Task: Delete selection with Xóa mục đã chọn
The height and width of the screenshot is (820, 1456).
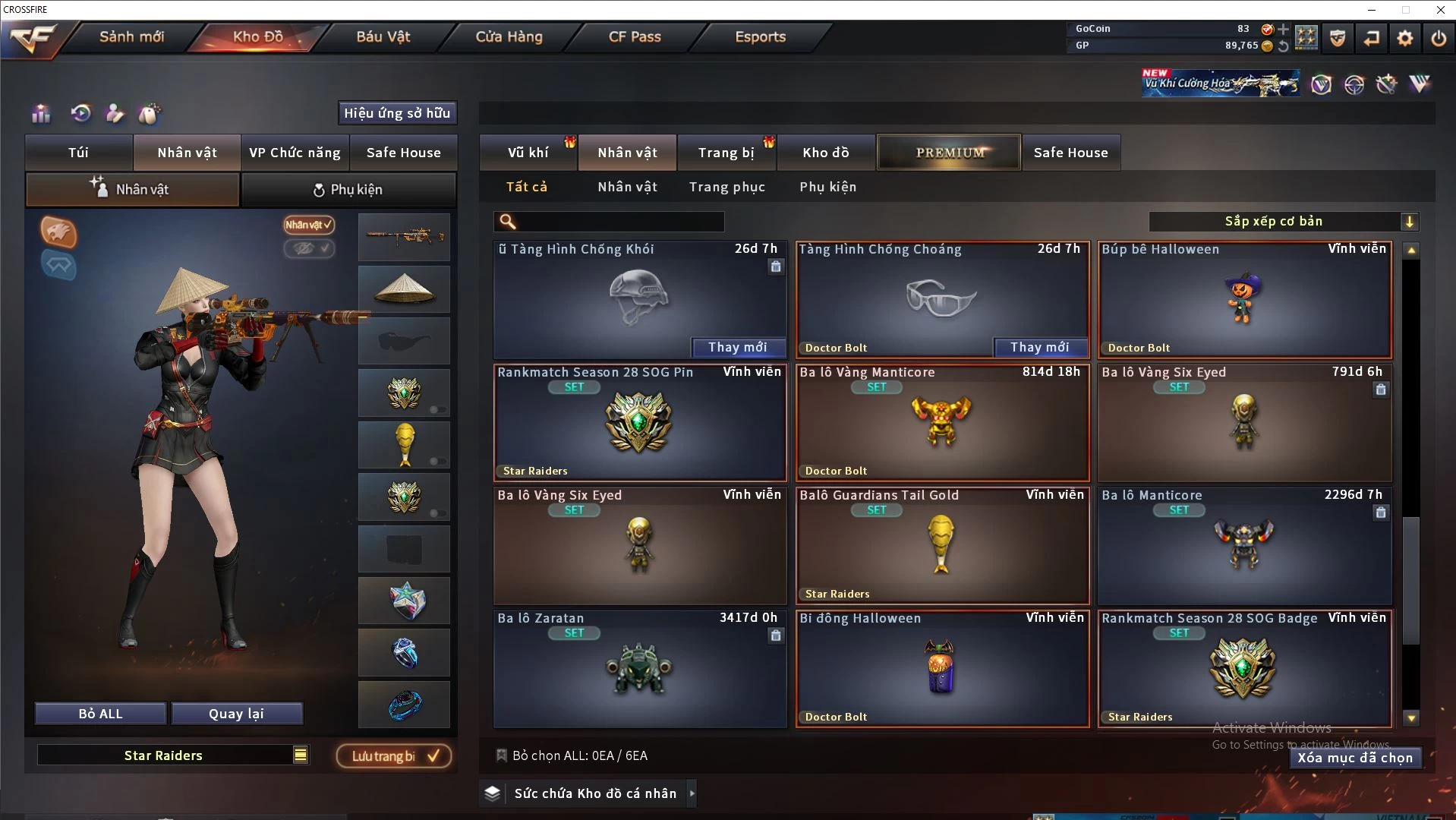Action: (x=1354, y=758)
